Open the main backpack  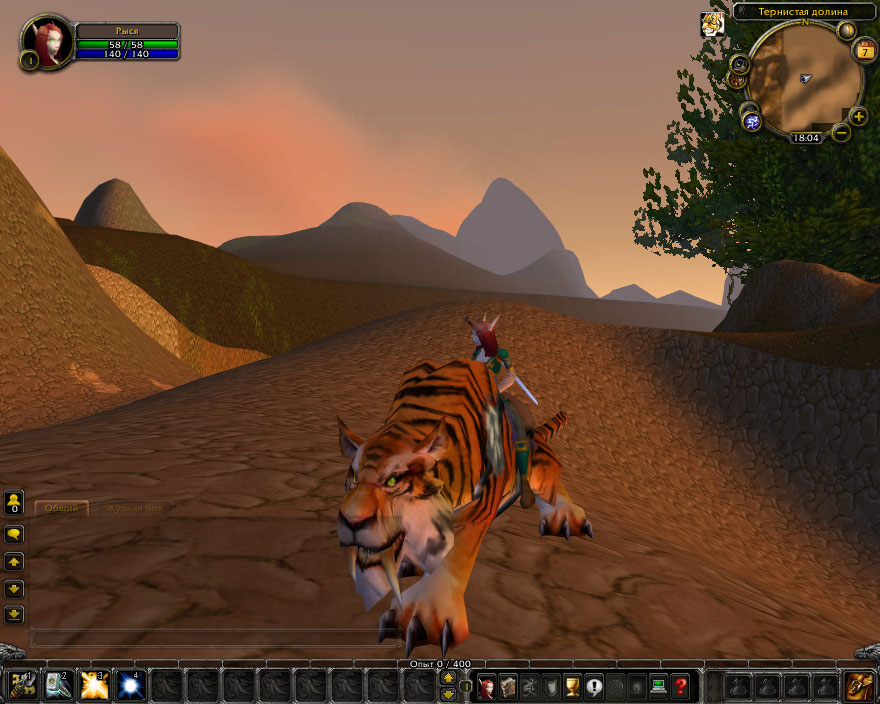859,686
